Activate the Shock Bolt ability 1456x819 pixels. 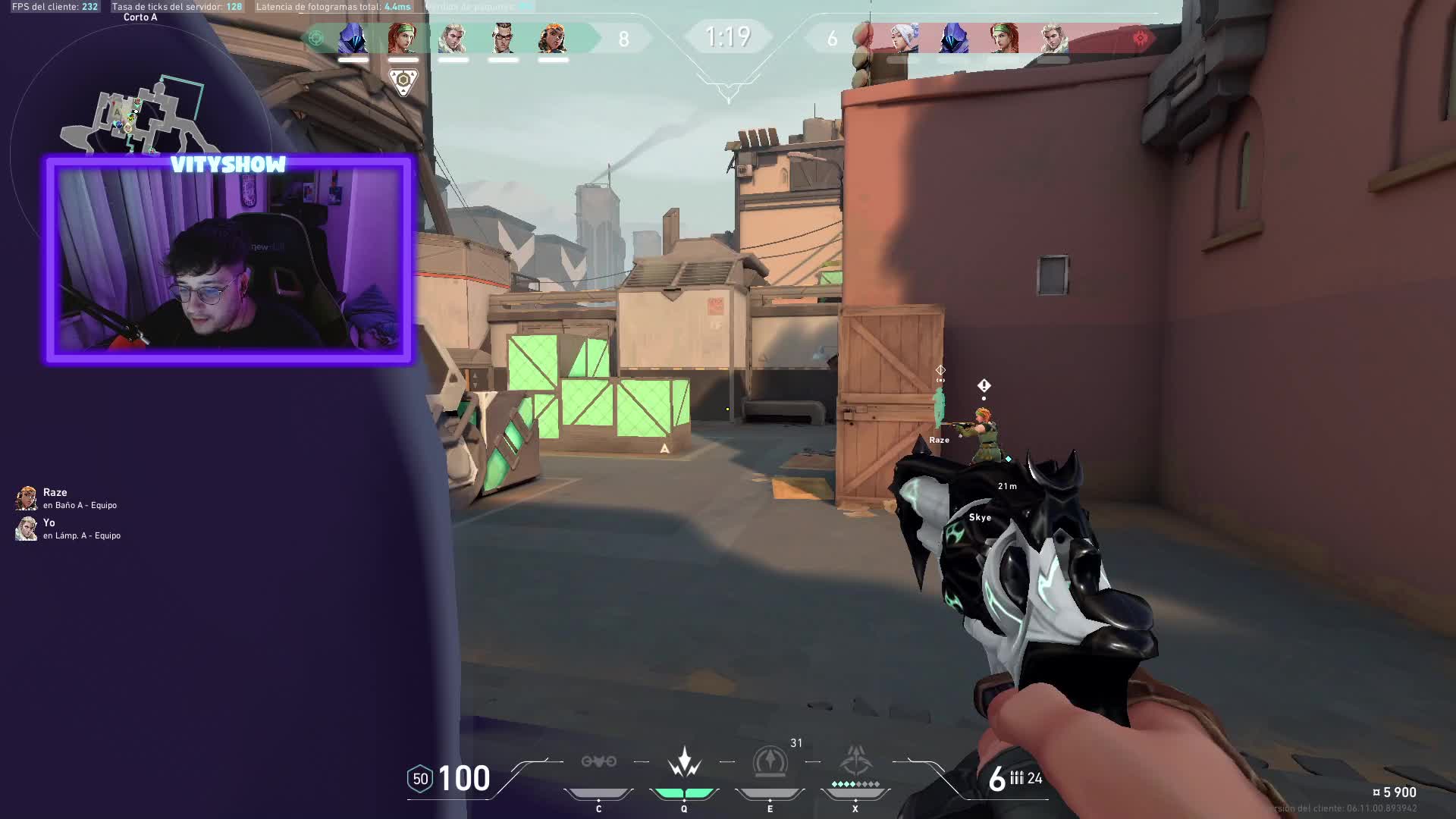click(684, 761)
